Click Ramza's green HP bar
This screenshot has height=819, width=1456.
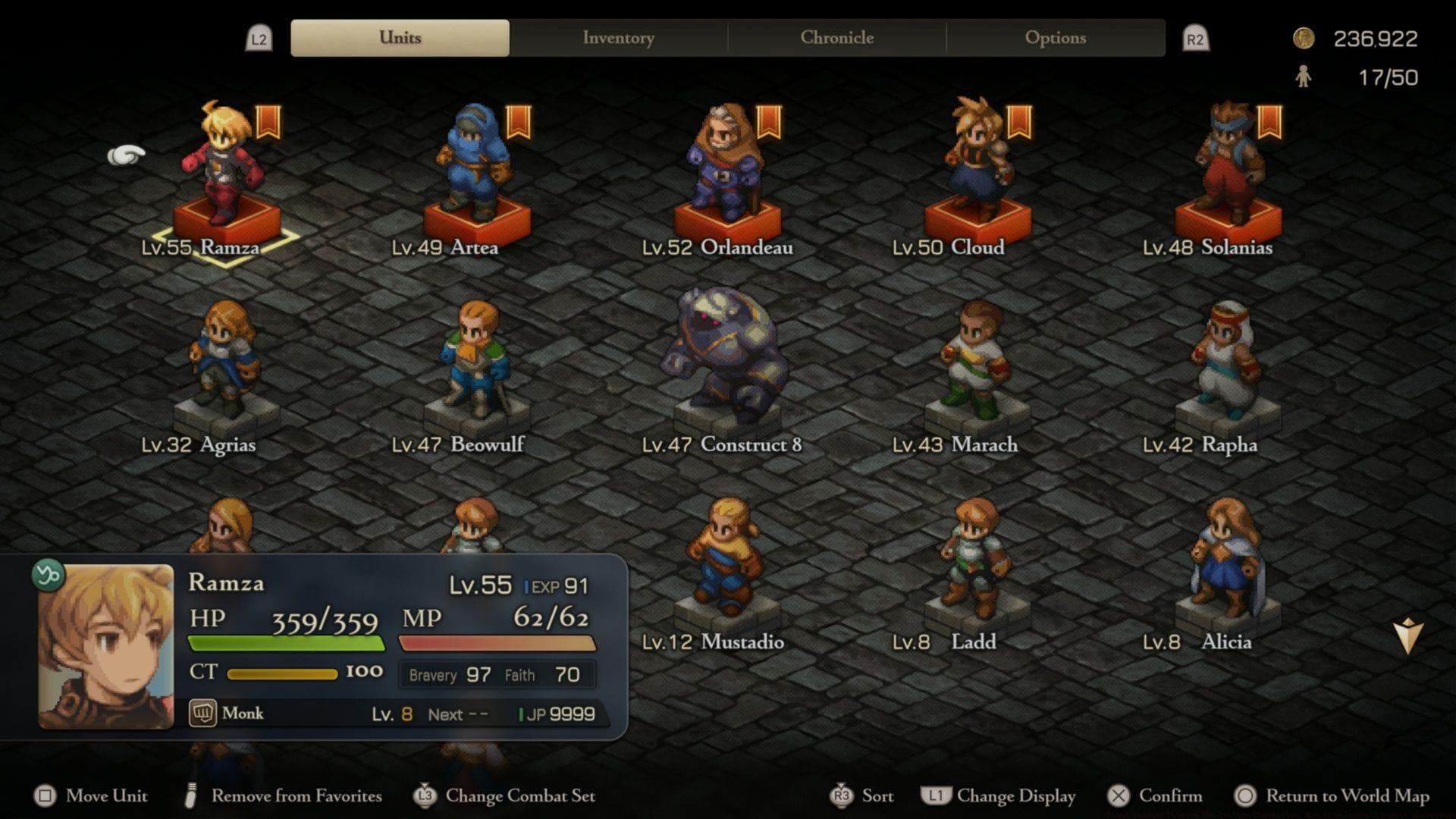click(x=288, y=643)
